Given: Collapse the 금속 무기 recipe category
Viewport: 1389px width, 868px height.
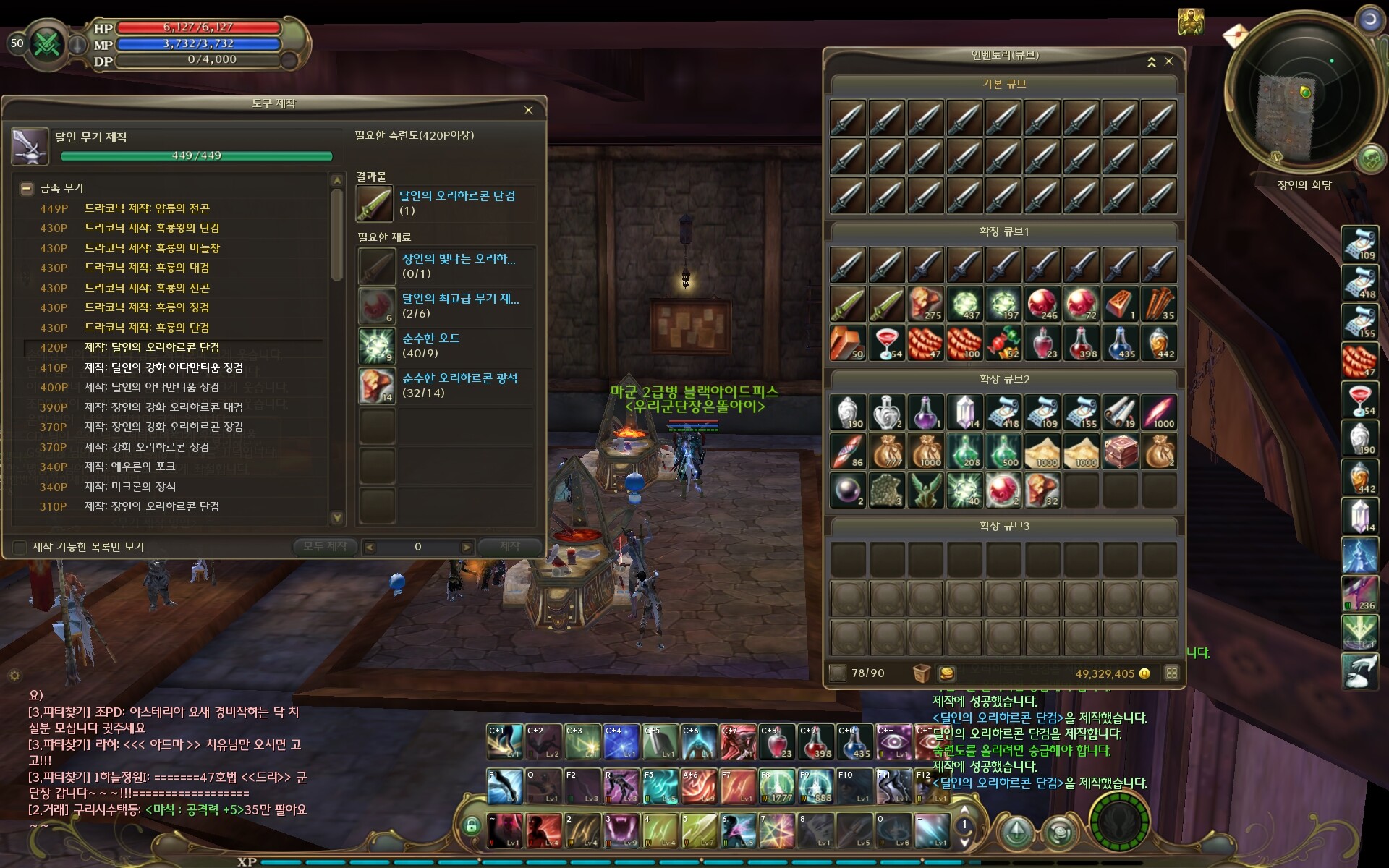Looking at the screenshot, I should 27,188.
